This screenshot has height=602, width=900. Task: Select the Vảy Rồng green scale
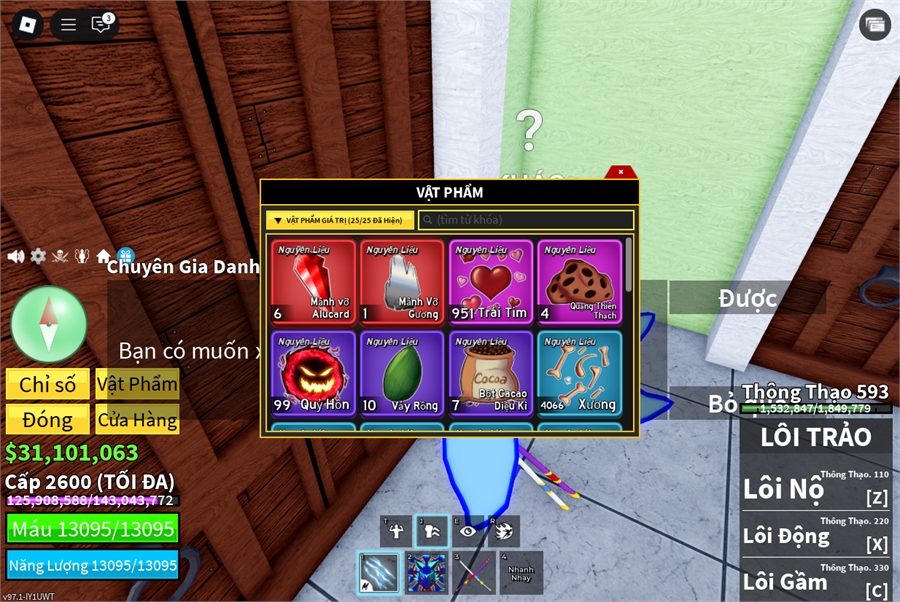[x=402, y=373]
